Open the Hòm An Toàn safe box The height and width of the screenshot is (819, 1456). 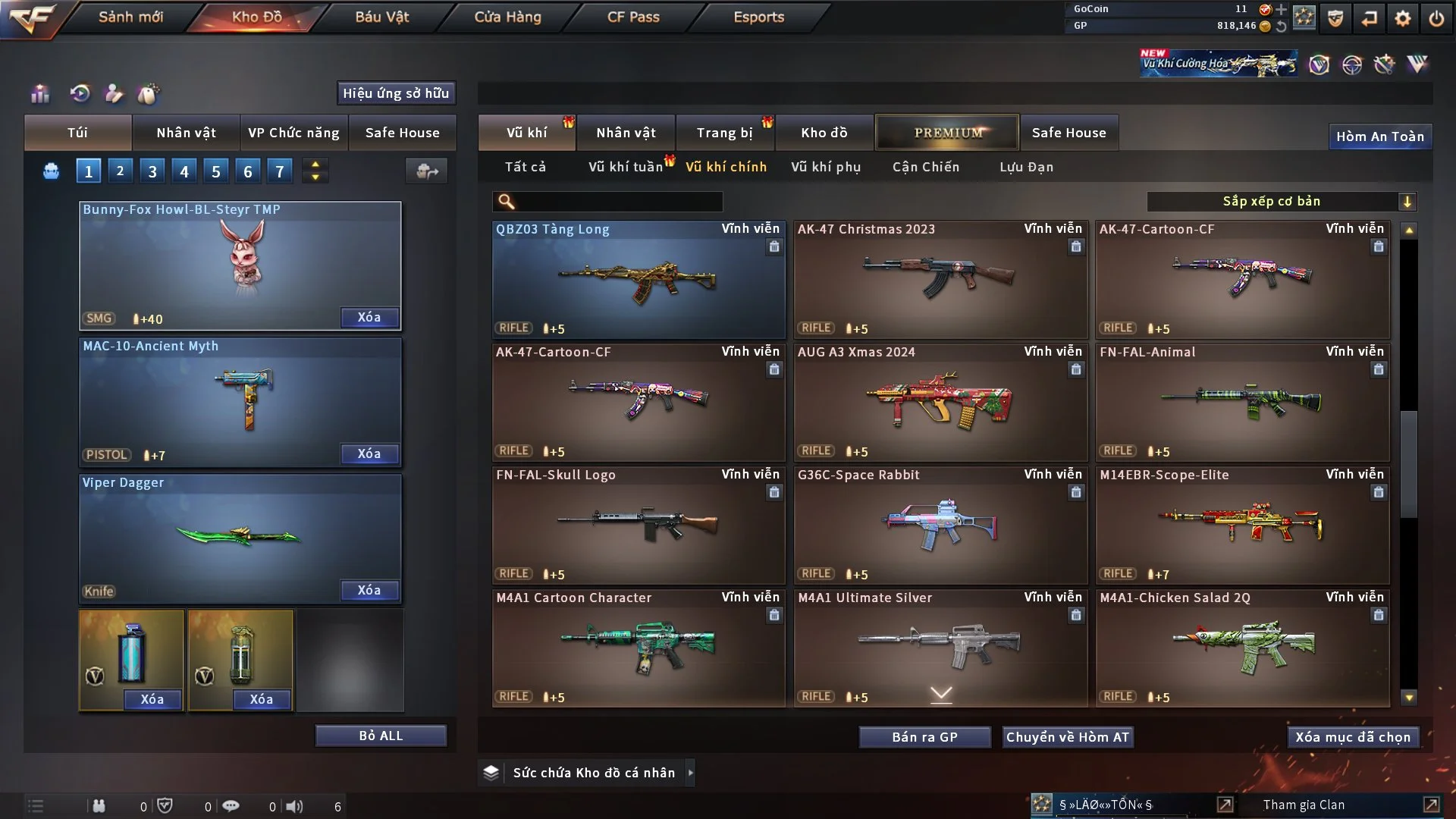tap(1379, 136)
